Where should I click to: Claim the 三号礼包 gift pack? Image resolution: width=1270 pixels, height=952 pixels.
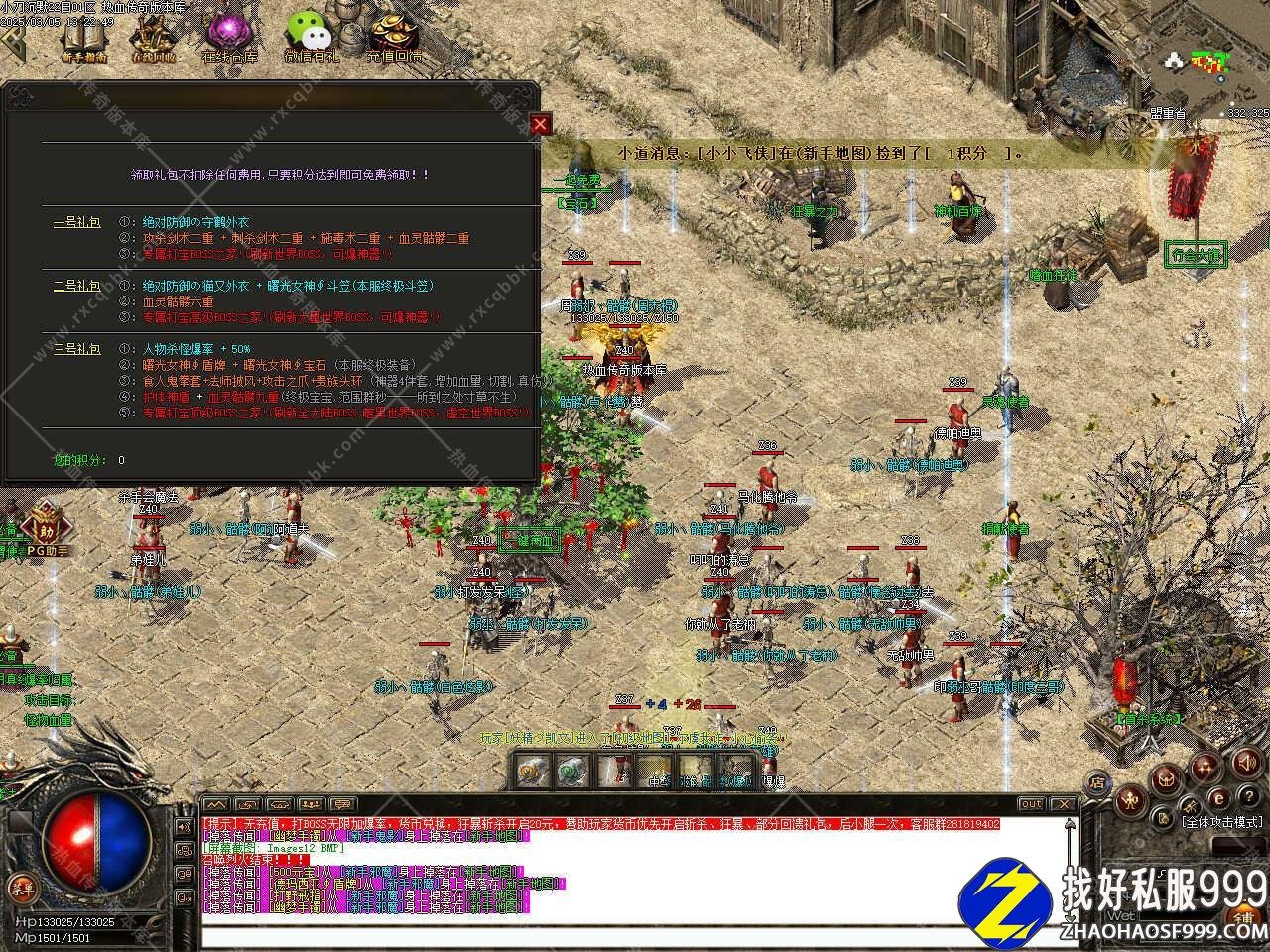click(76, 349)
